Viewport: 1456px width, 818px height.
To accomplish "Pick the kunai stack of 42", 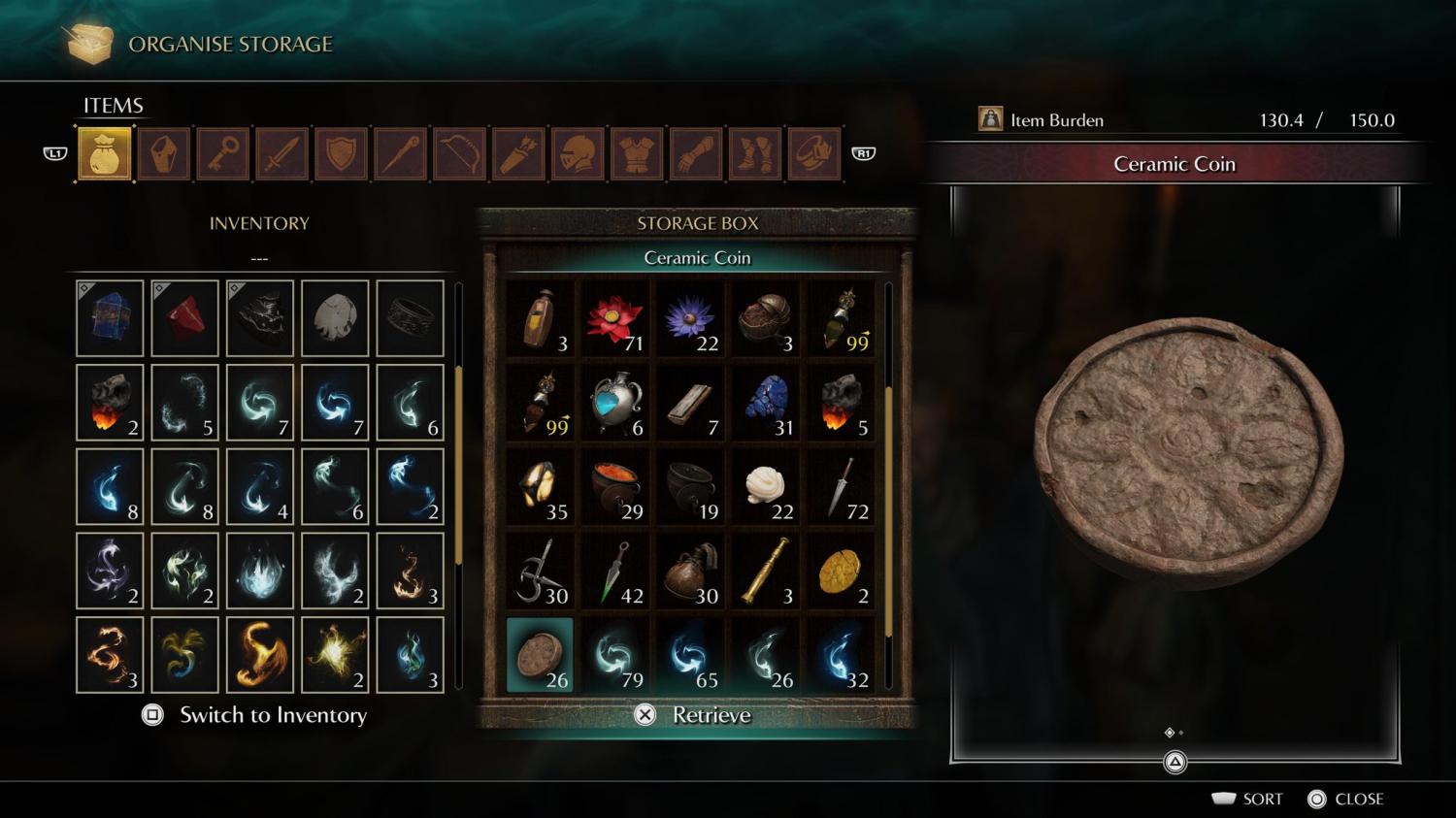I will tap(615, 571).
